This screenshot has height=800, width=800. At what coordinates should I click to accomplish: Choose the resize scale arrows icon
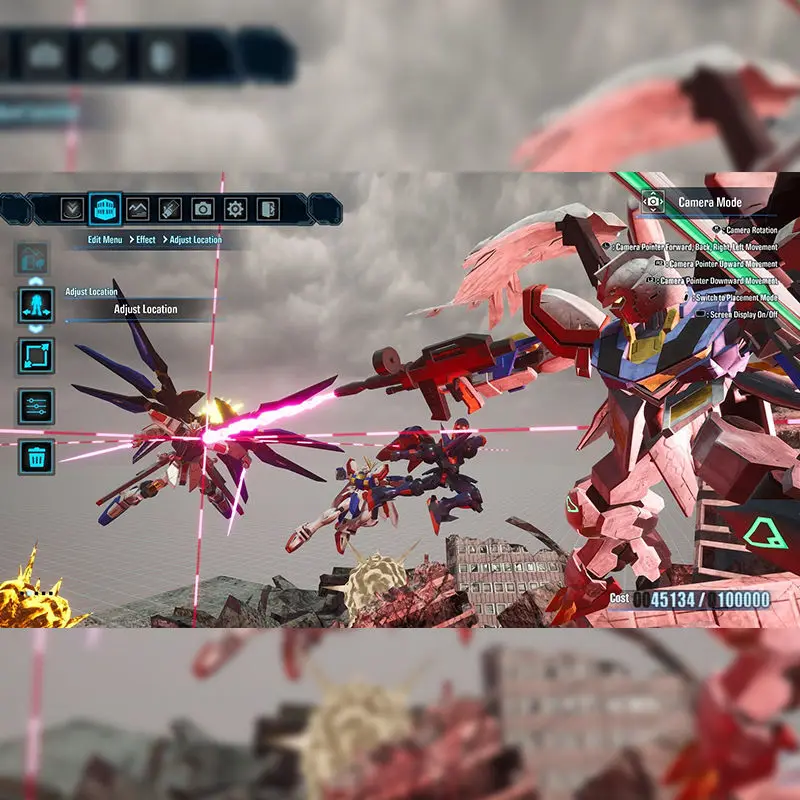coord(36,356)
